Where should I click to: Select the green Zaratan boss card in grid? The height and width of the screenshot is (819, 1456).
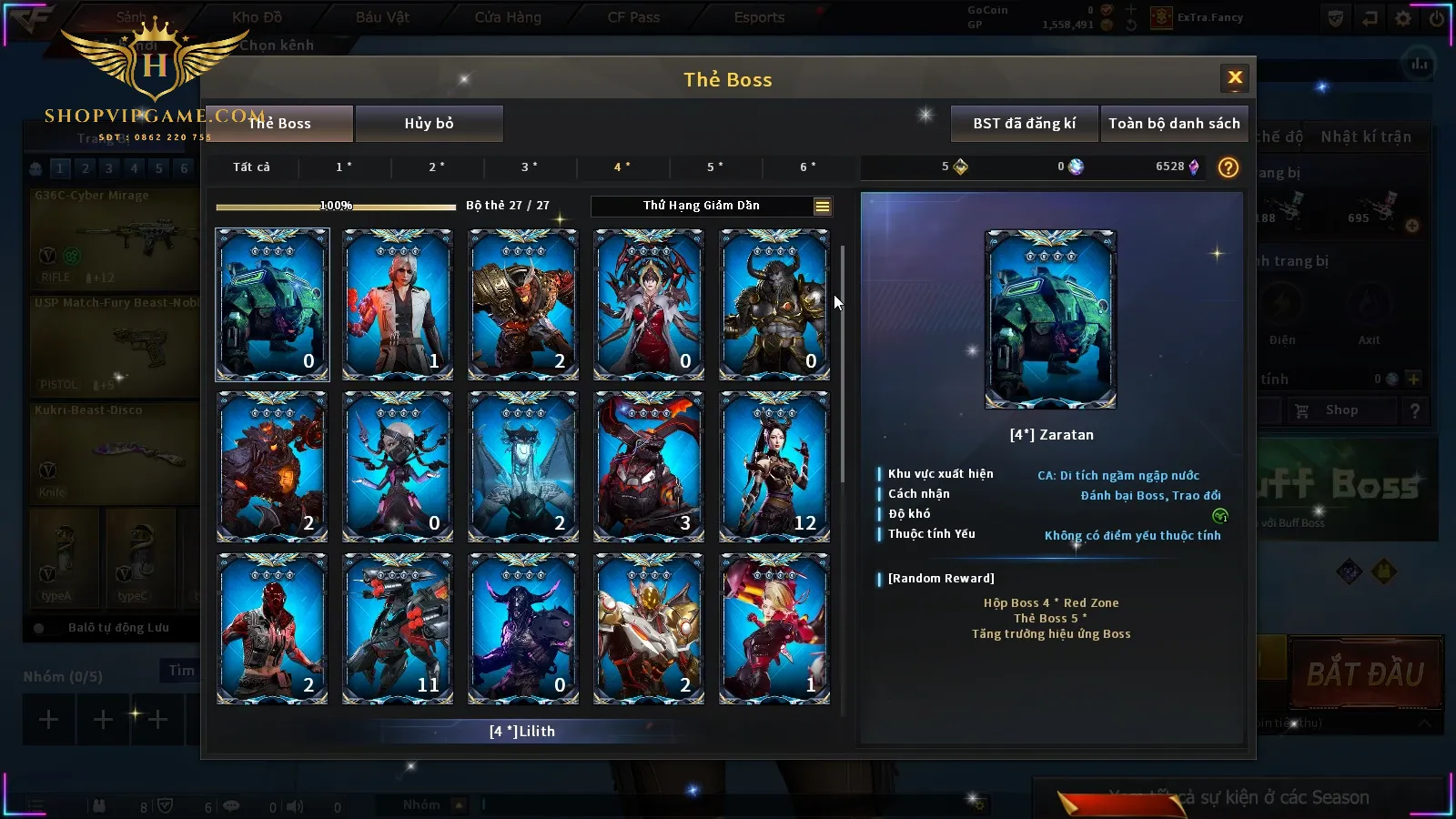(272, 304)
